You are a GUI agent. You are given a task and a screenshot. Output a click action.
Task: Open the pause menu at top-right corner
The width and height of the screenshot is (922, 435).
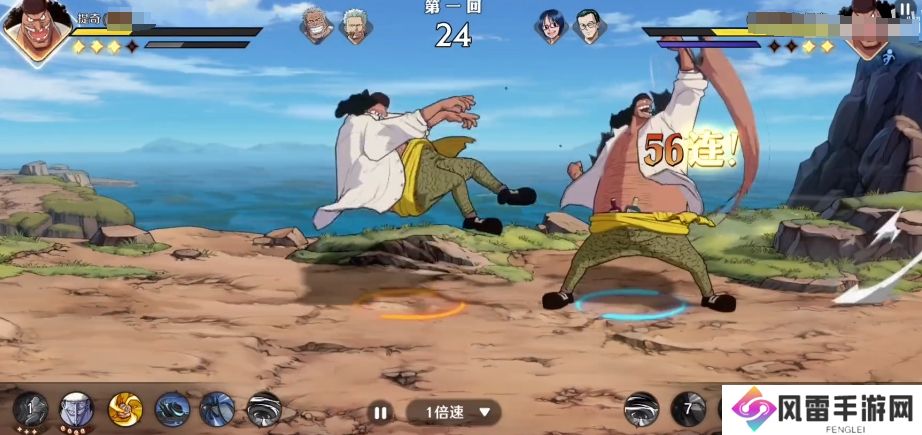click(x=904, y=9)
